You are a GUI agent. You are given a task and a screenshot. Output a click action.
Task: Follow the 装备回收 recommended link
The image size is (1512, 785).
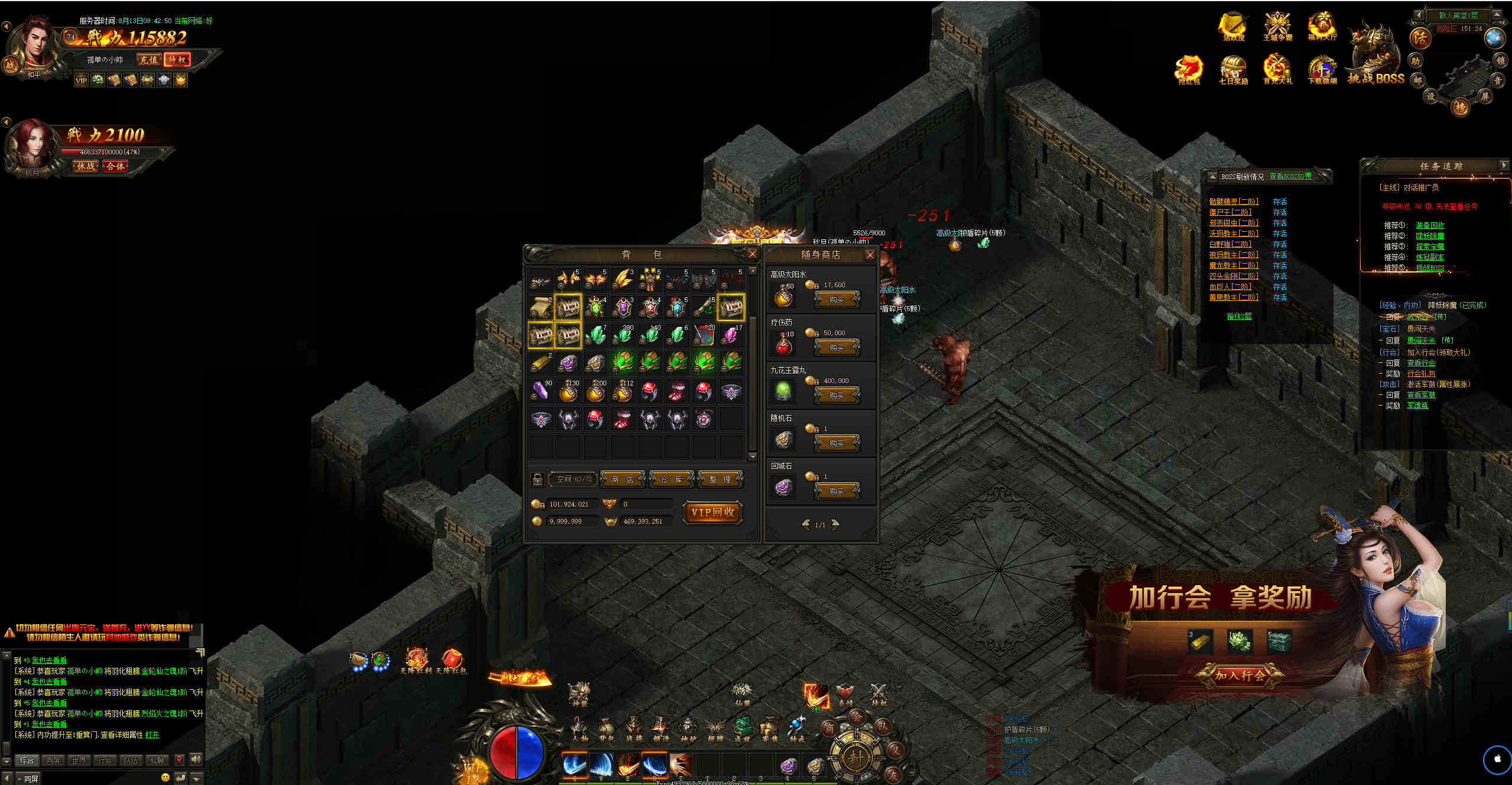1430,225
